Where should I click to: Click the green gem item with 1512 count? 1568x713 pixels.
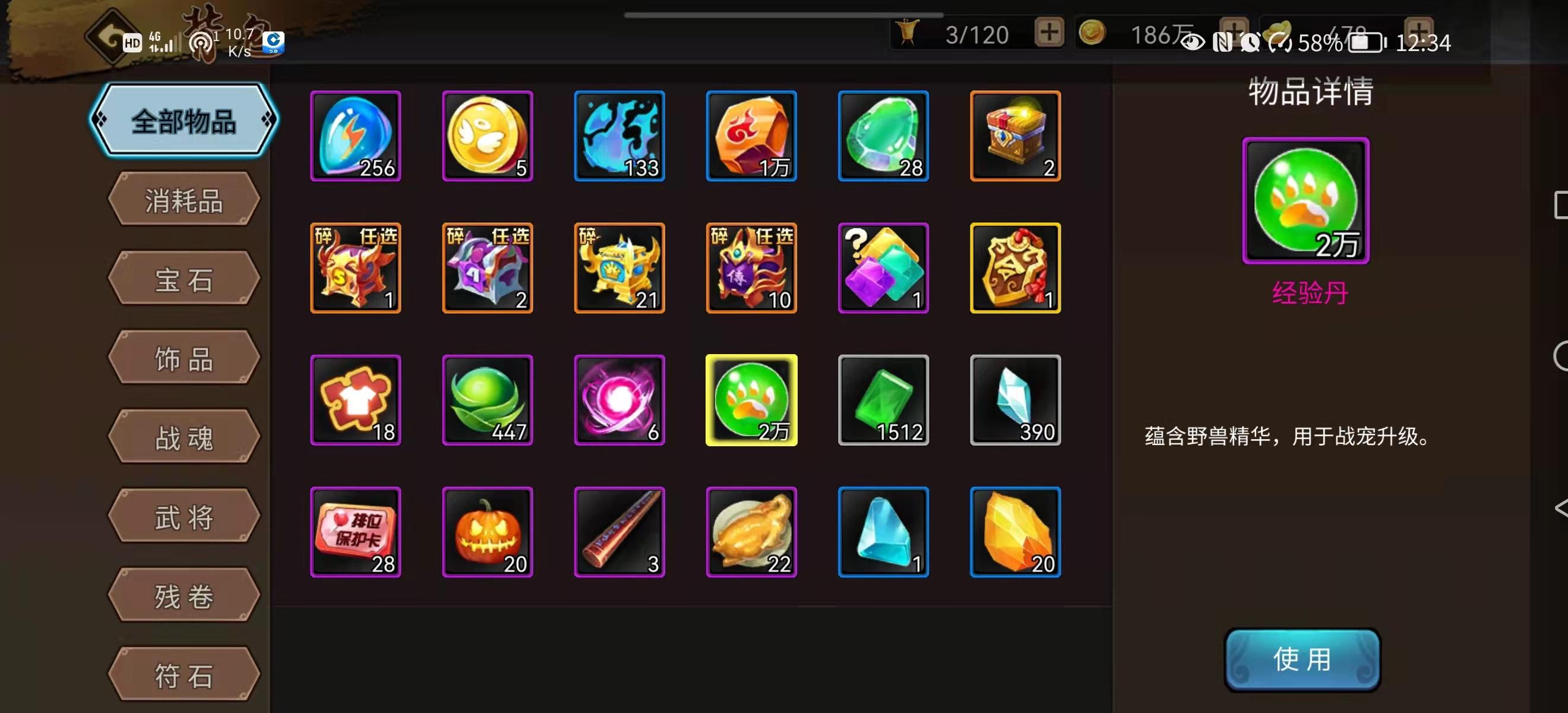[883, 400]
